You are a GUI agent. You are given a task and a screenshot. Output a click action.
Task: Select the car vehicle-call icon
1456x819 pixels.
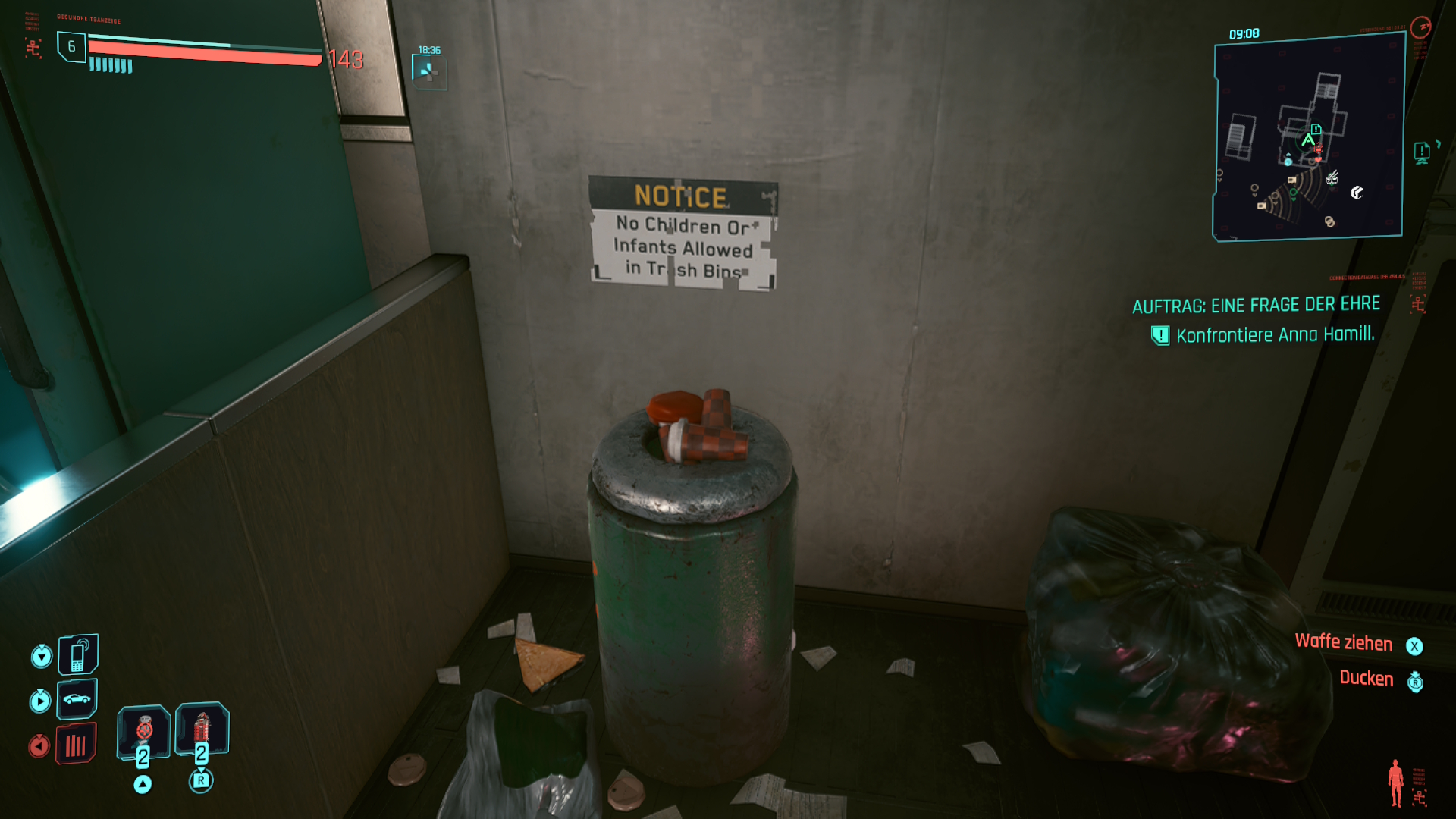click(x=77, y=698)
